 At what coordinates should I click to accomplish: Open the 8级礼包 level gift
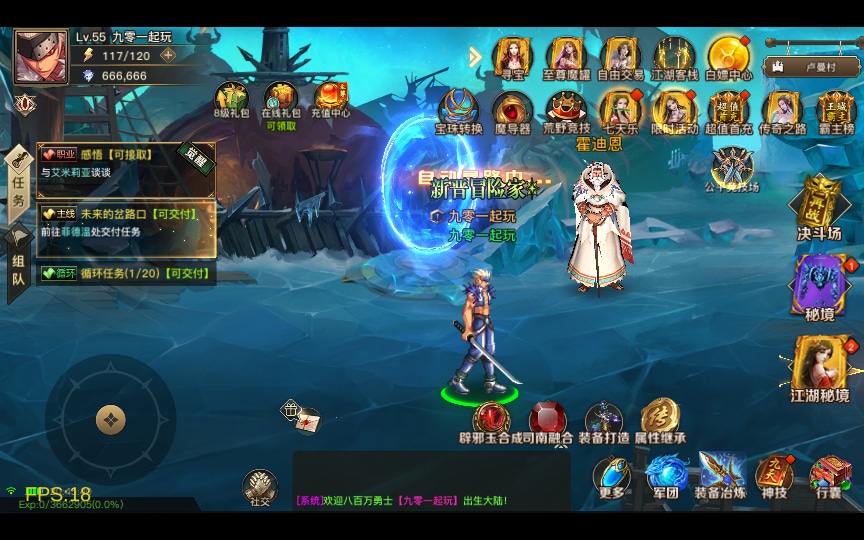coord(231,100)
